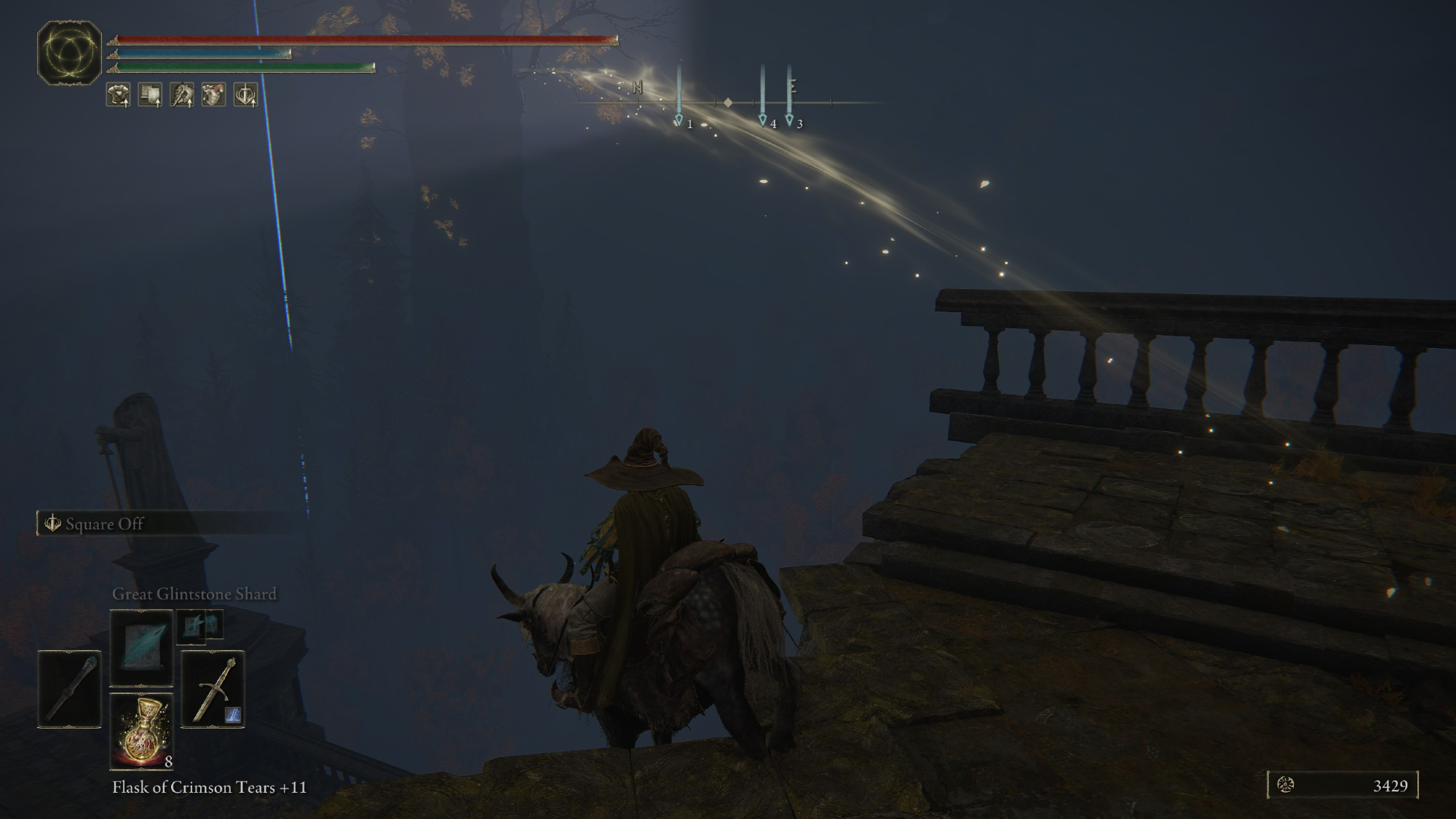
Task: Click compass beacon marker 4
Action: (x=762, y=120)
